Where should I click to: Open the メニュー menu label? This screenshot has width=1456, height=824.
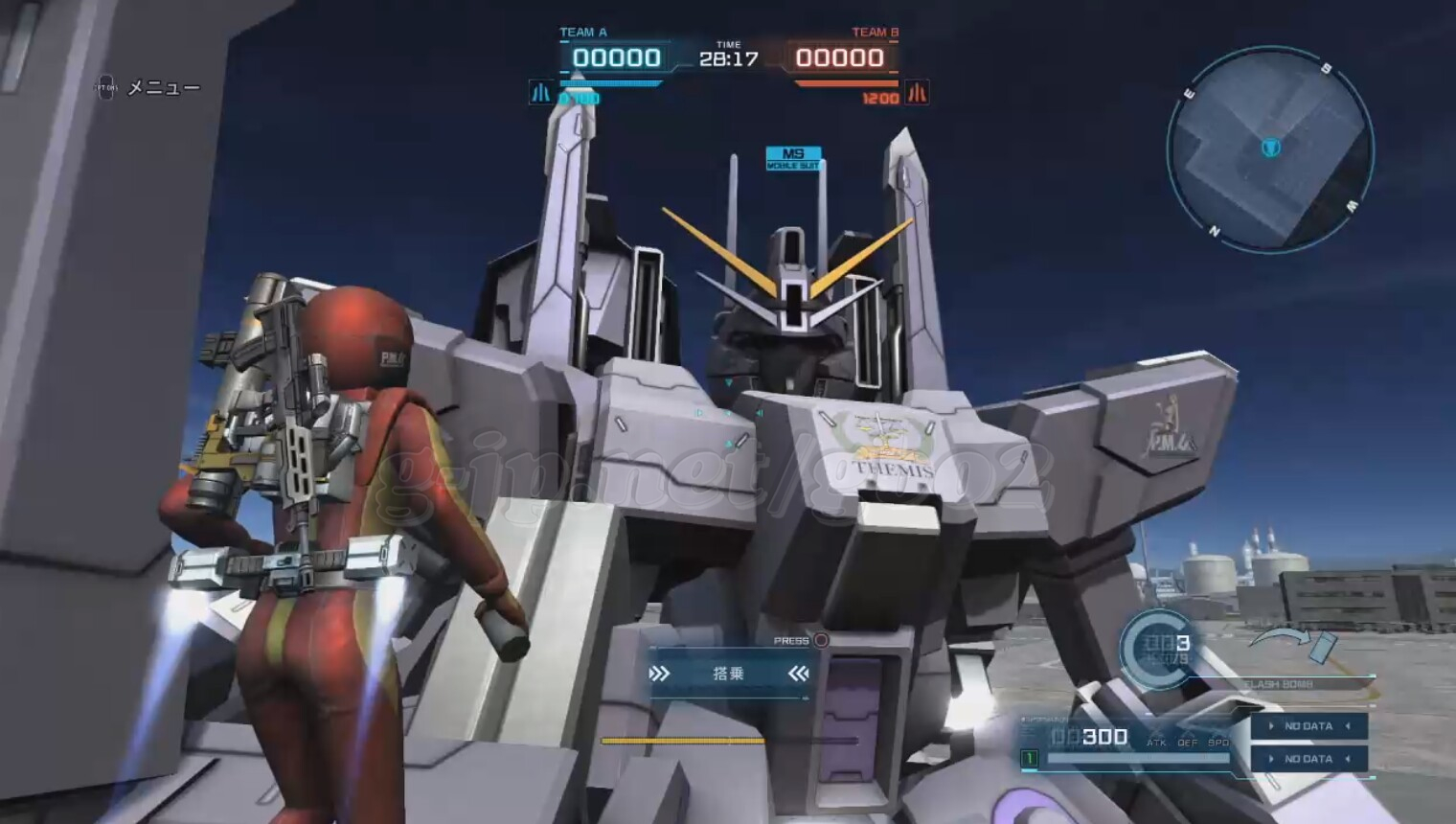pos(164,88)
